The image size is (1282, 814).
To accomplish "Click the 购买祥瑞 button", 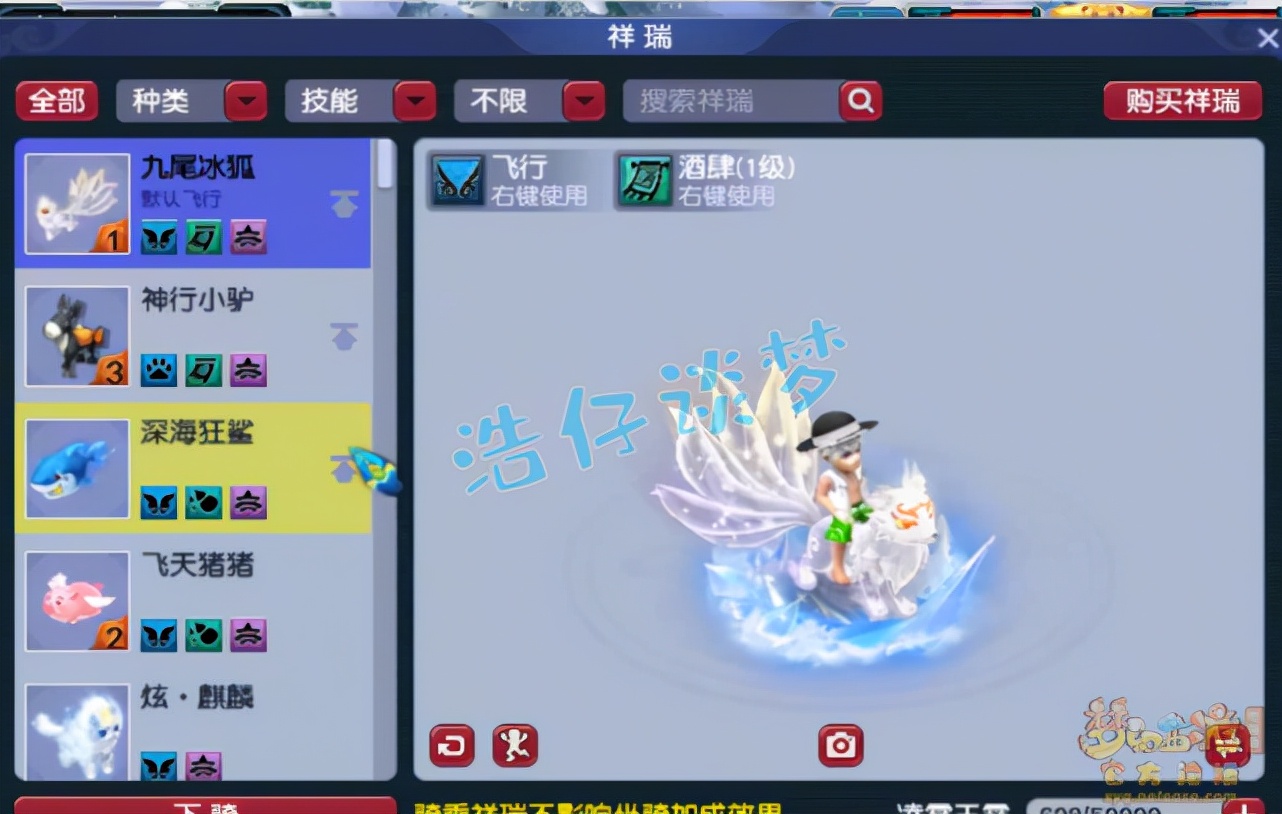I will pos(1183,100).
